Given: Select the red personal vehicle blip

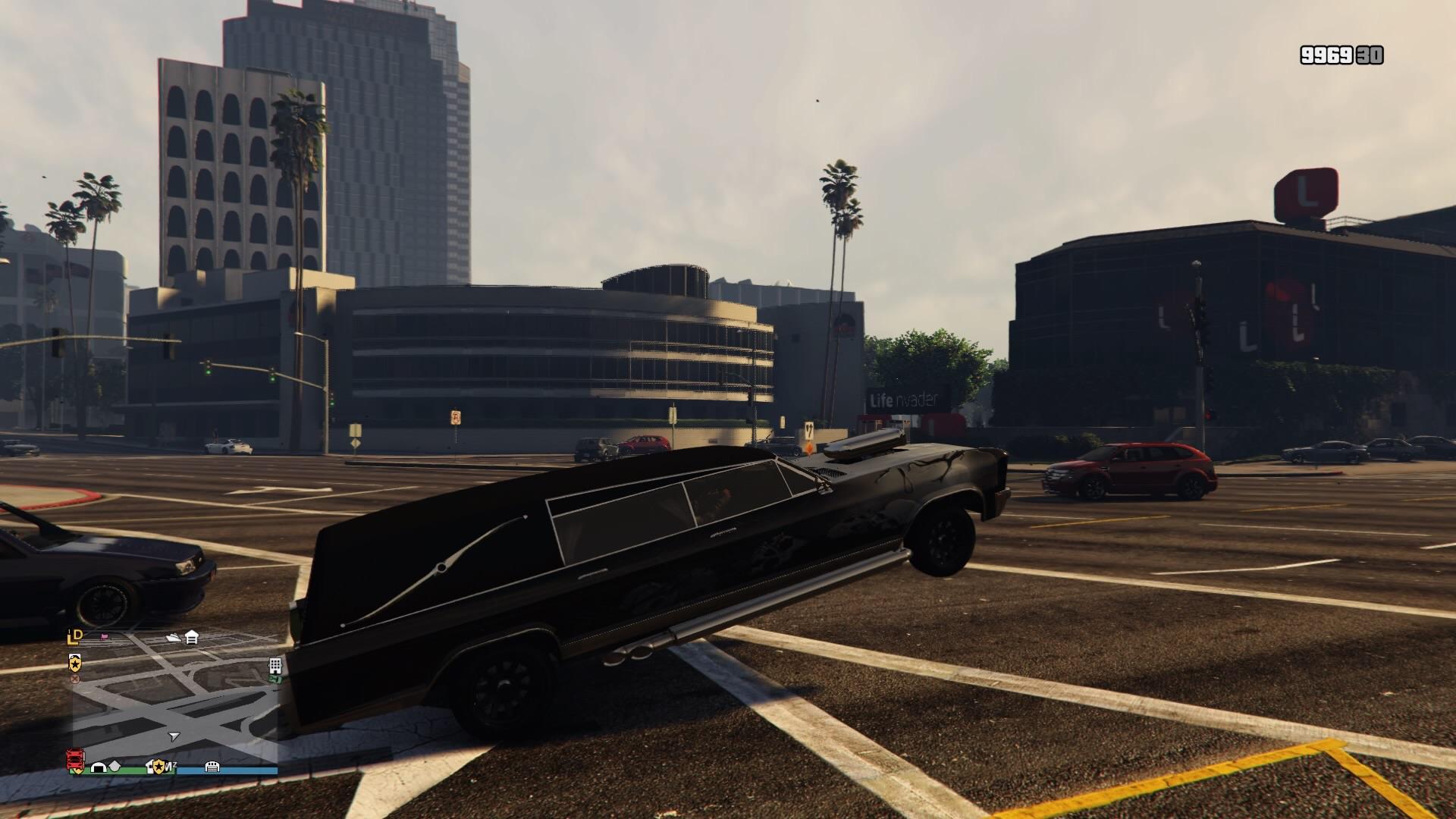Looking at the screenshot, I should tap(74, 758).
